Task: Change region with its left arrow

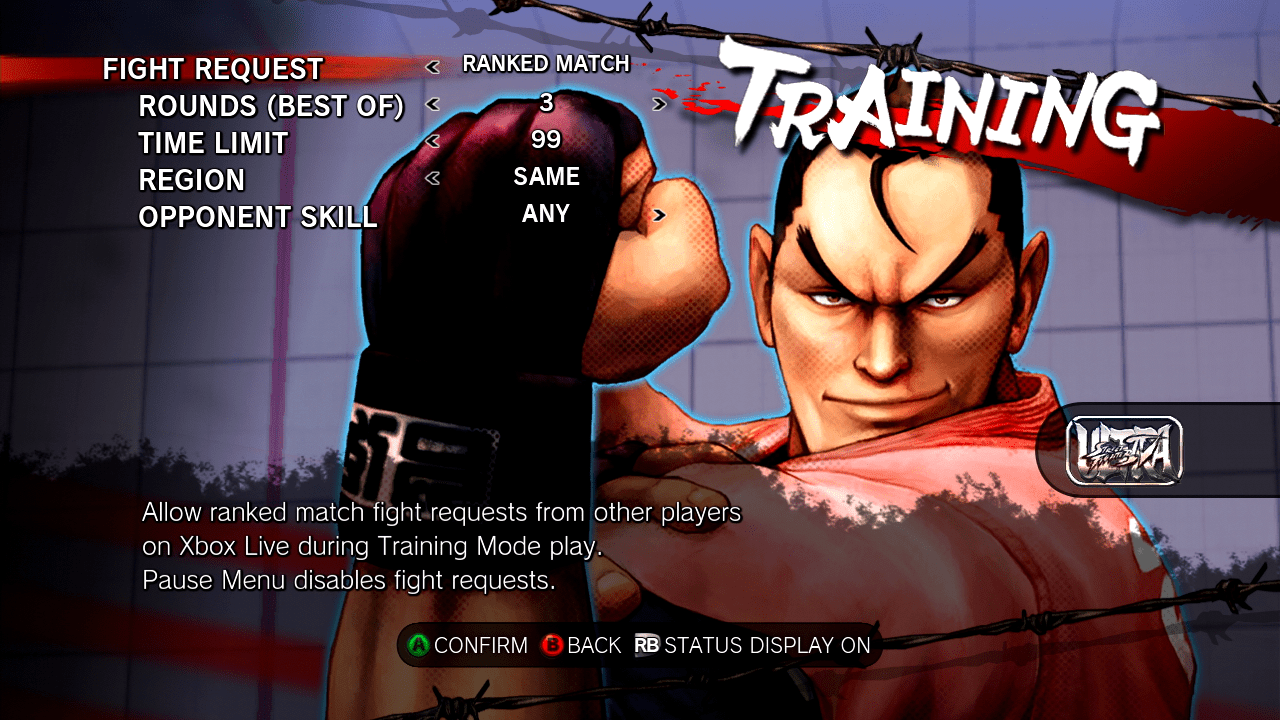Action: point(432,179)
